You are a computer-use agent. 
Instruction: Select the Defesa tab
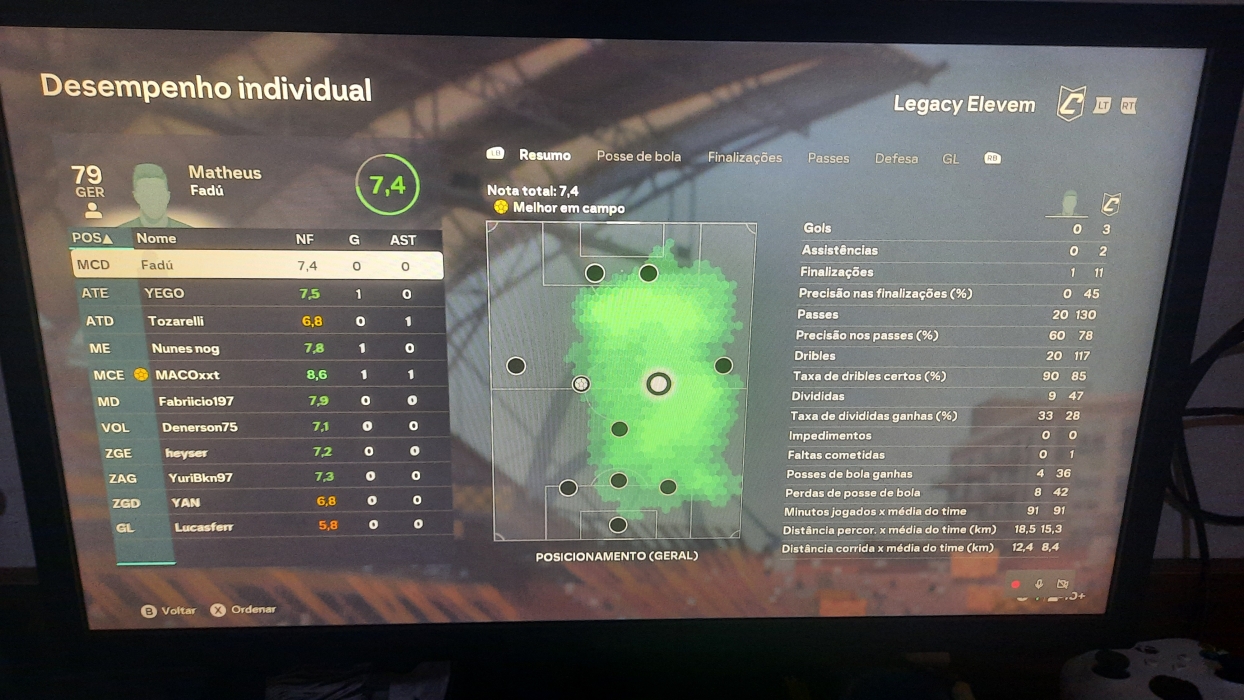(896, 158)
